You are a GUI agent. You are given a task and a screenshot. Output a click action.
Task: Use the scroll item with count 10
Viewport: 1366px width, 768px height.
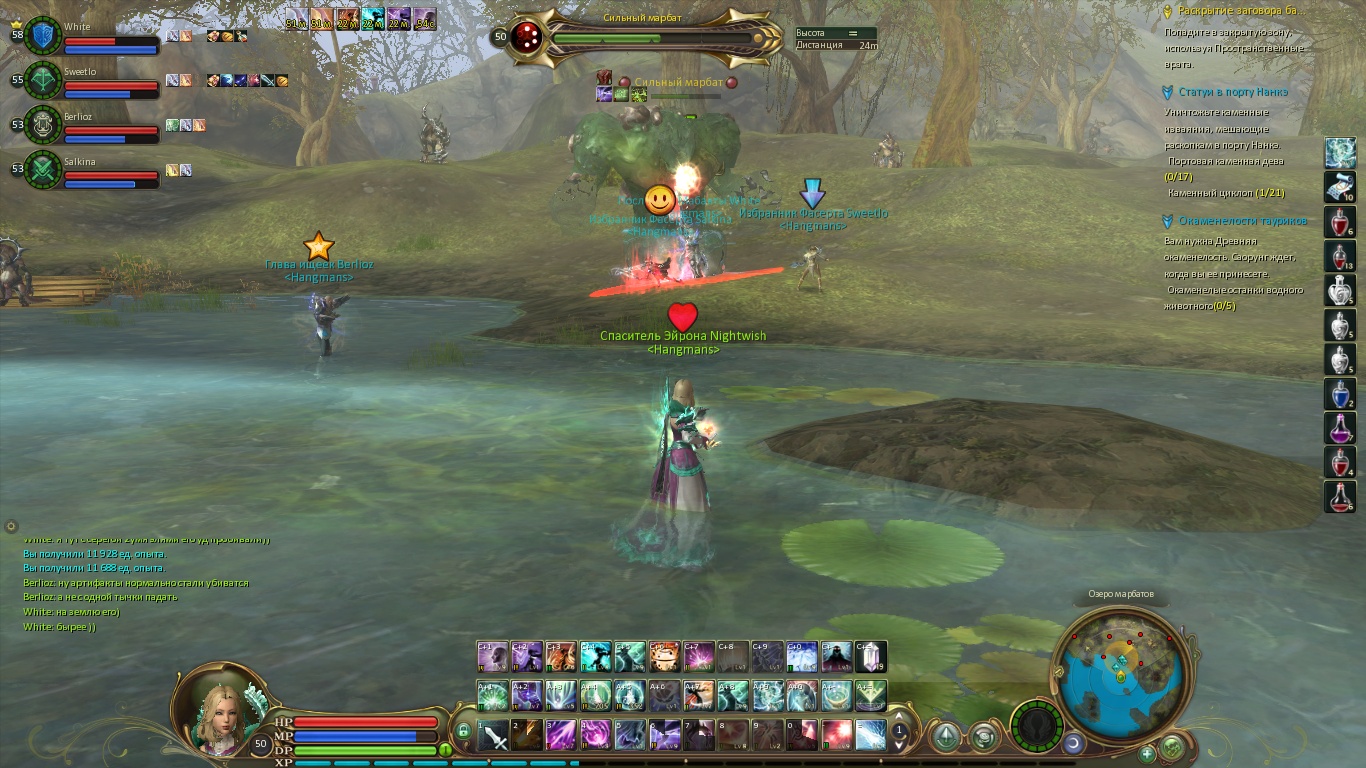click(x=1340, y=187)
